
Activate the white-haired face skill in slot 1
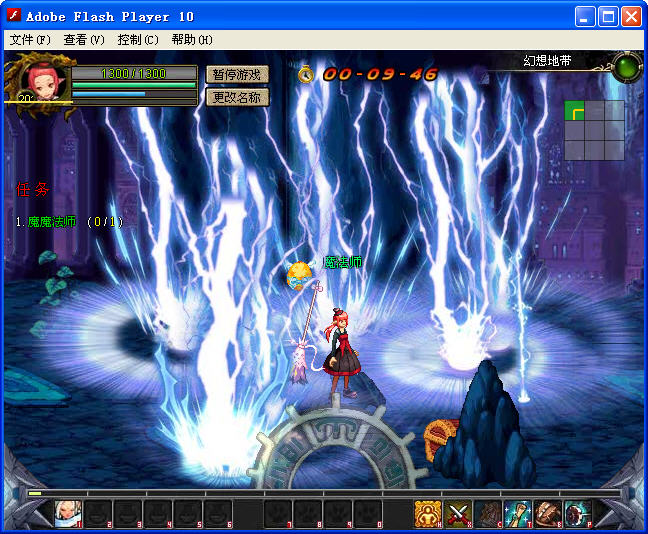[68, 514]
